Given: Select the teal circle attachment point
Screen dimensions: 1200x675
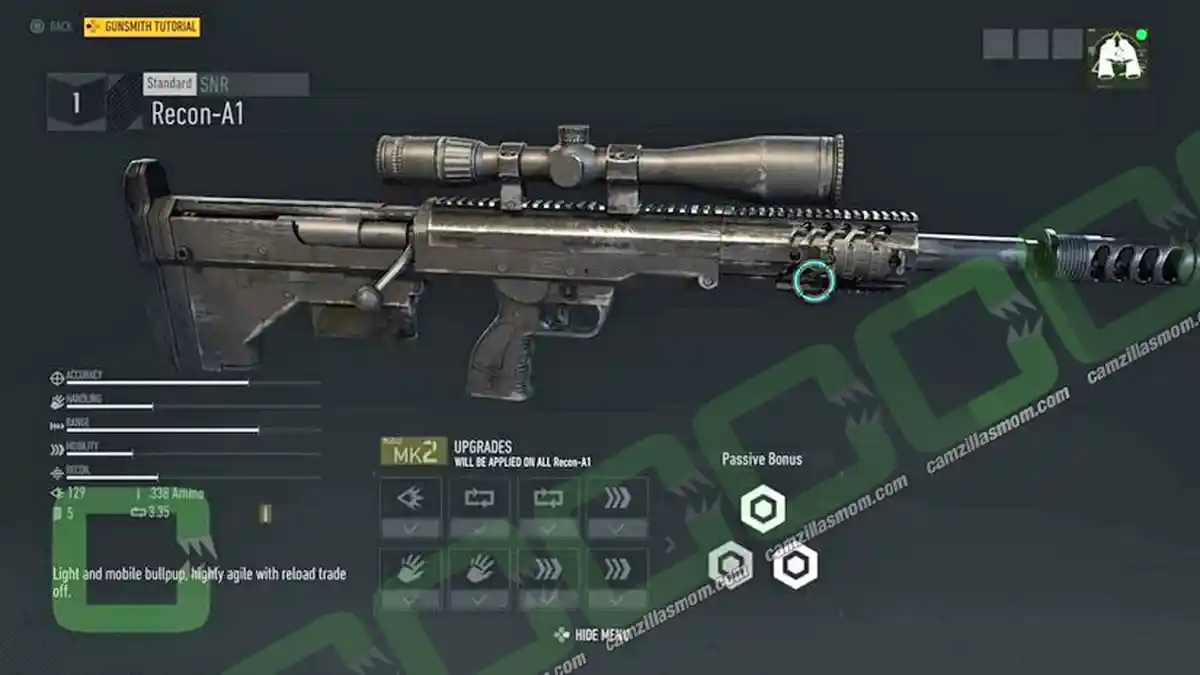Looking at the screenshot, I should click(x=813, y=280).
